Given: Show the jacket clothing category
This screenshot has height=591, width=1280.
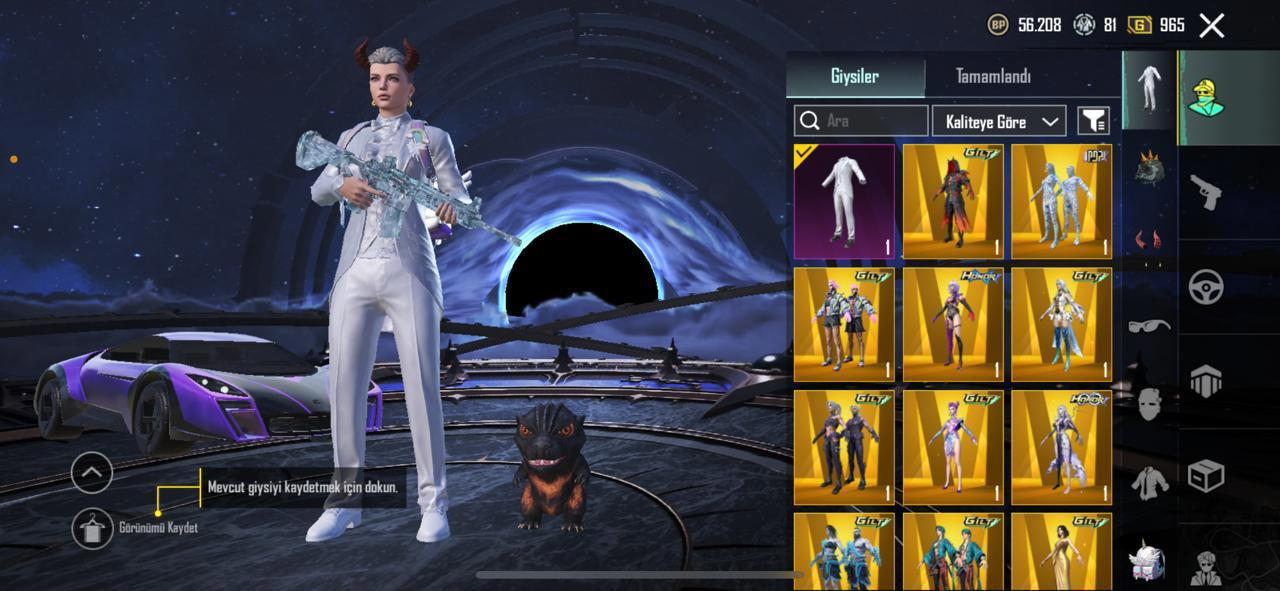Looking at the screenshot, I should [1149, 482].
